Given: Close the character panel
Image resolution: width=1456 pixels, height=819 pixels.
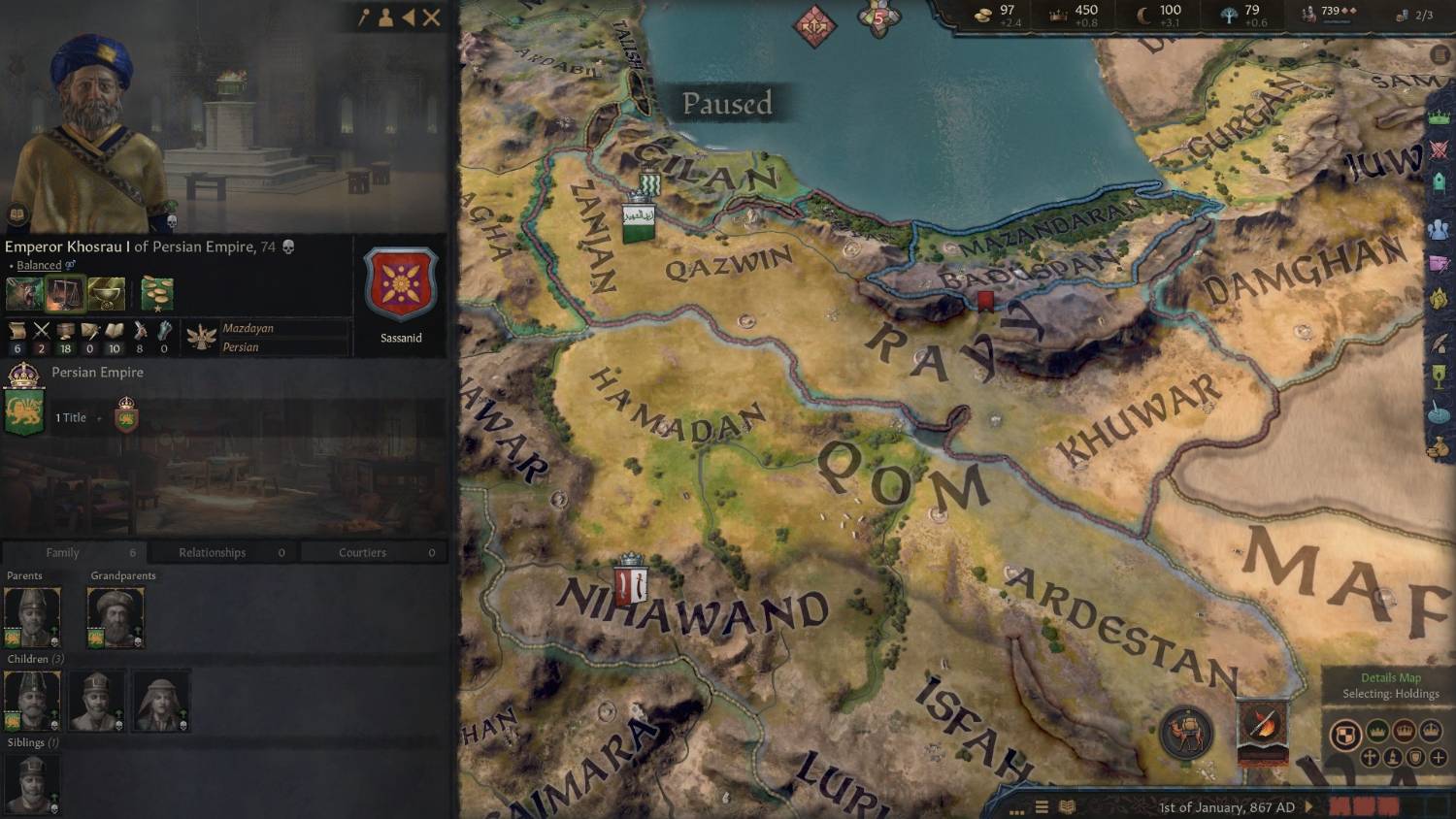Looking at the screenshot, I should 432,17.
